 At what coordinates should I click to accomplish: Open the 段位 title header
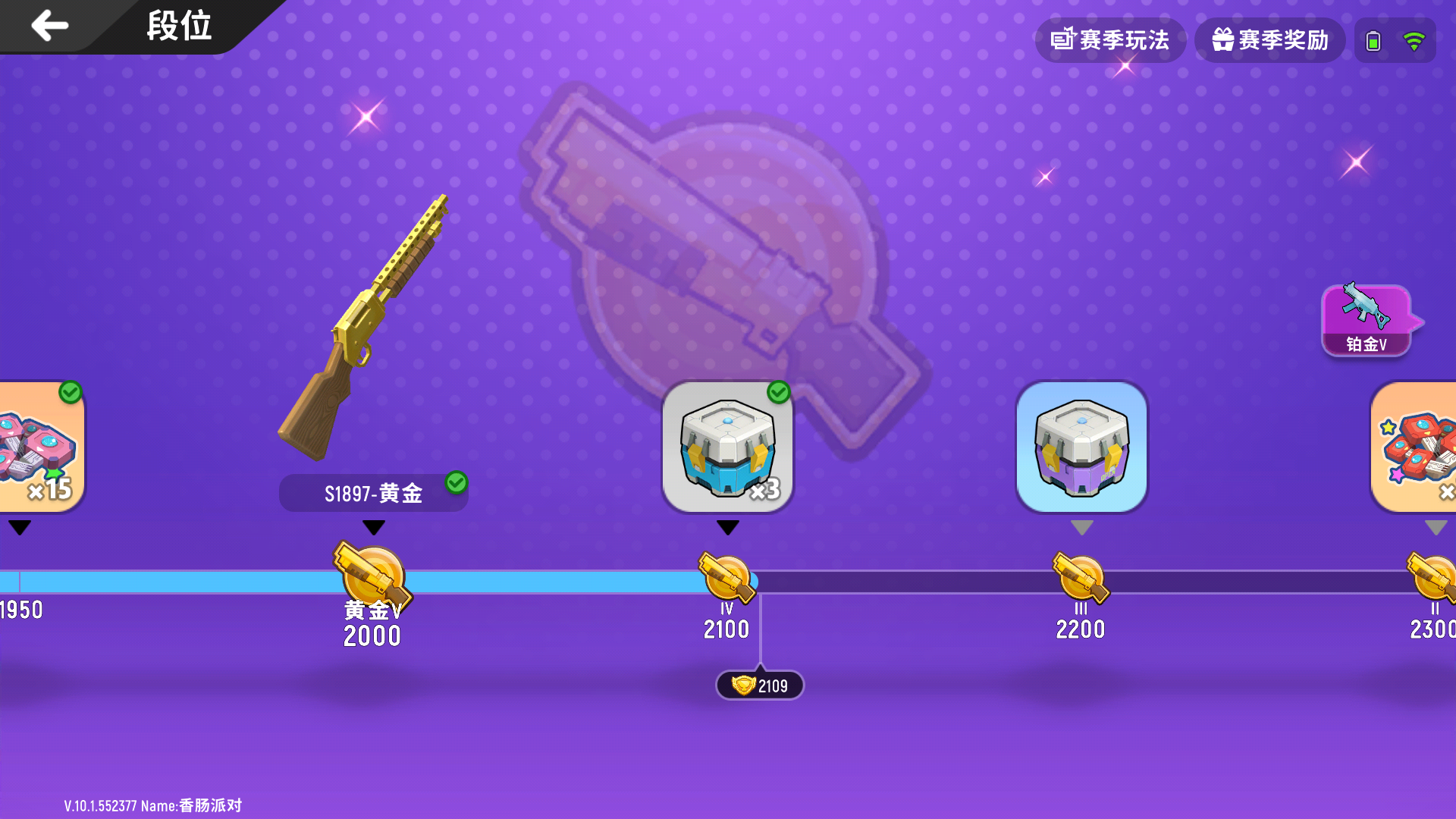[180, 26]
